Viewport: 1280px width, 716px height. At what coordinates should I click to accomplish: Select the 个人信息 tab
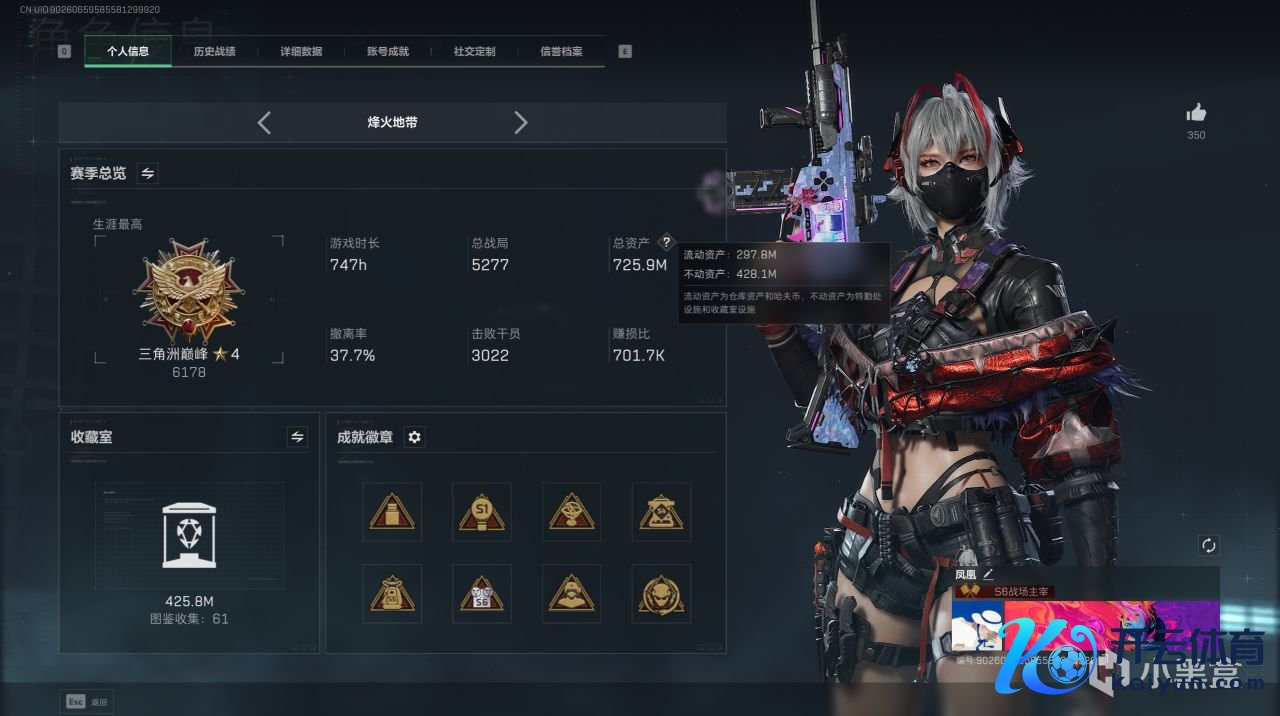[128, 51]
